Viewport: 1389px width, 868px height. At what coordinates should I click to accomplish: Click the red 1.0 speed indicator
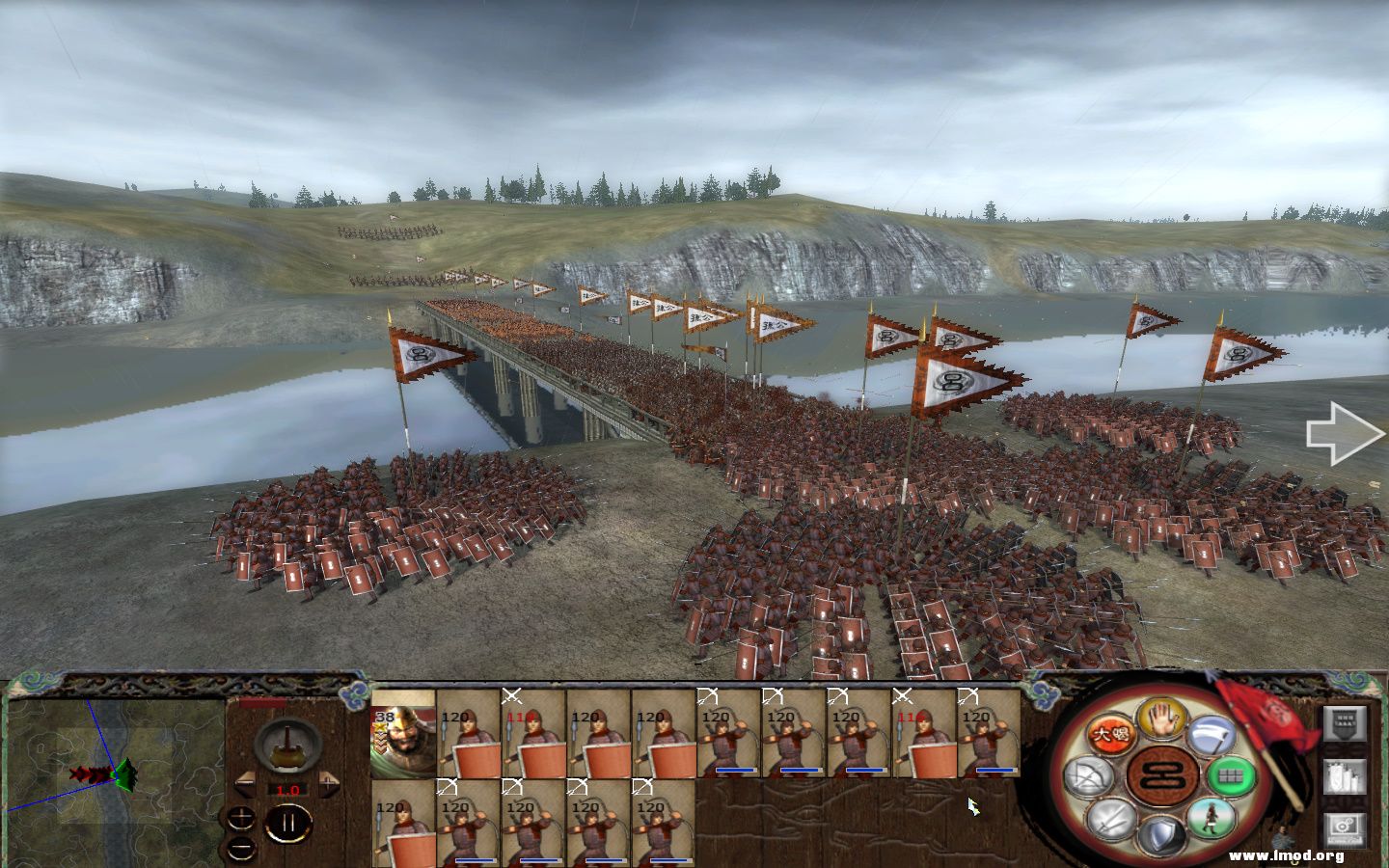point(287,791)
